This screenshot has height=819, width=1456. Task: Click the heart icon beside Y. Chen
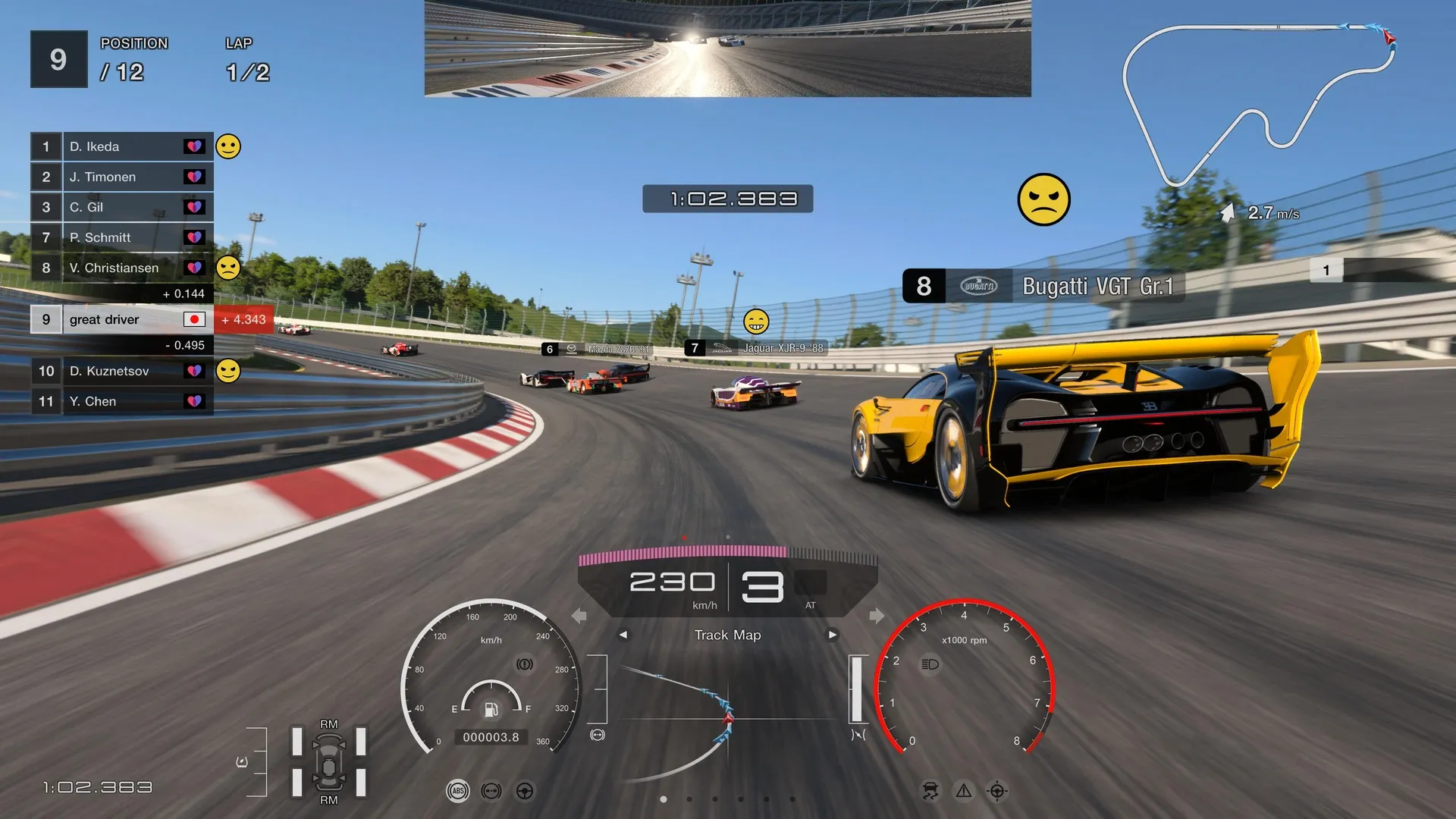196,401
